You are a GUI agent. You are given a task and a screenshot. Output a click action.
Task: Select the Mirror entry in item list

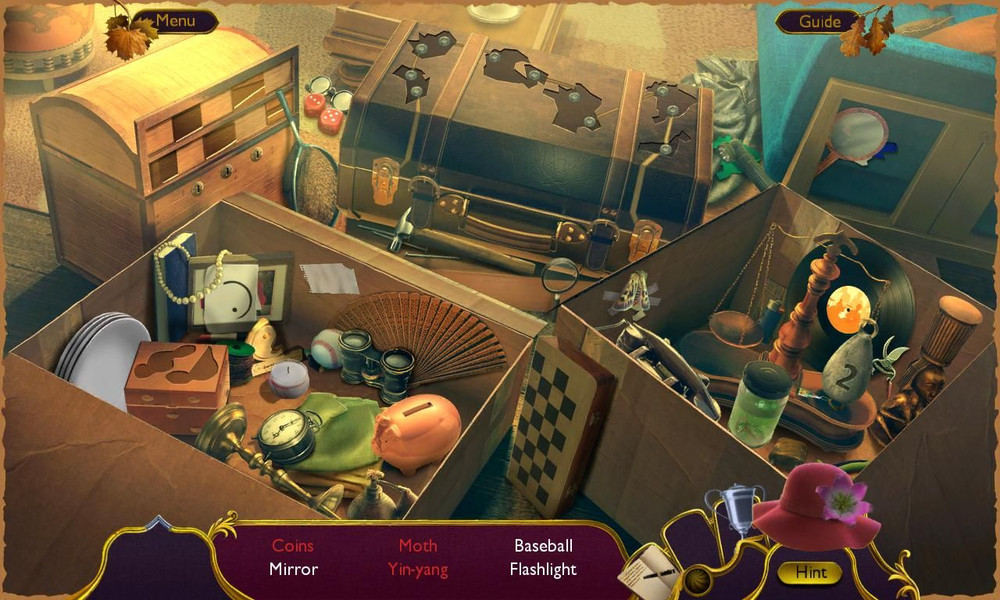click(x=293, y=570)
